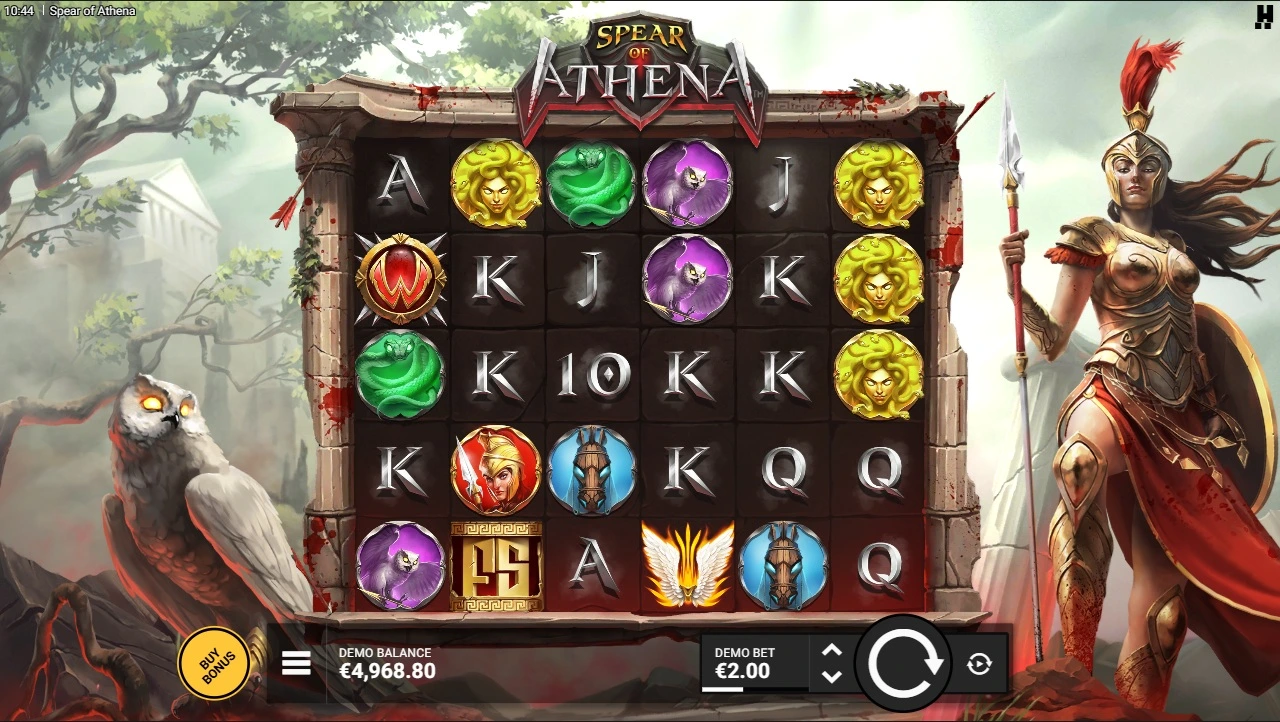1280x722 pixels.
Task: Increase the demo bet amount
Action: pyautogui.click(x=831, y=651)
